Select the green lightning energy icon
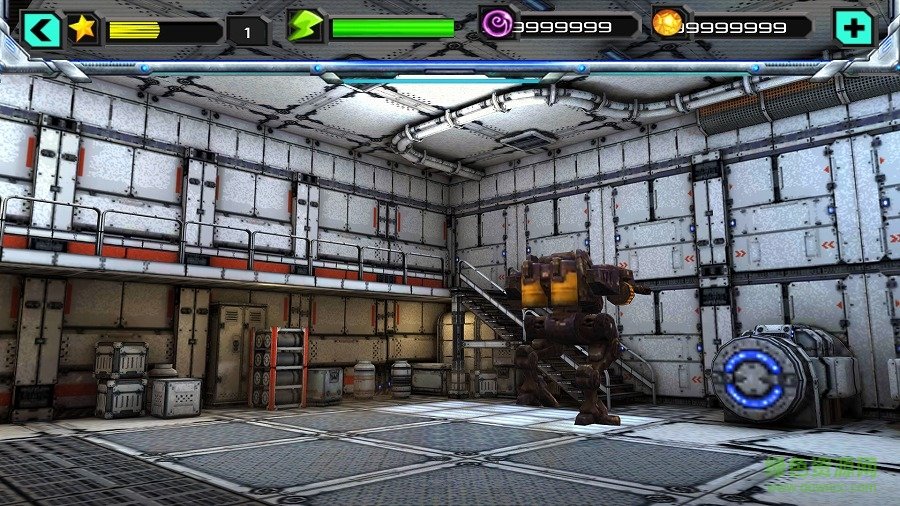 point(304,26)
